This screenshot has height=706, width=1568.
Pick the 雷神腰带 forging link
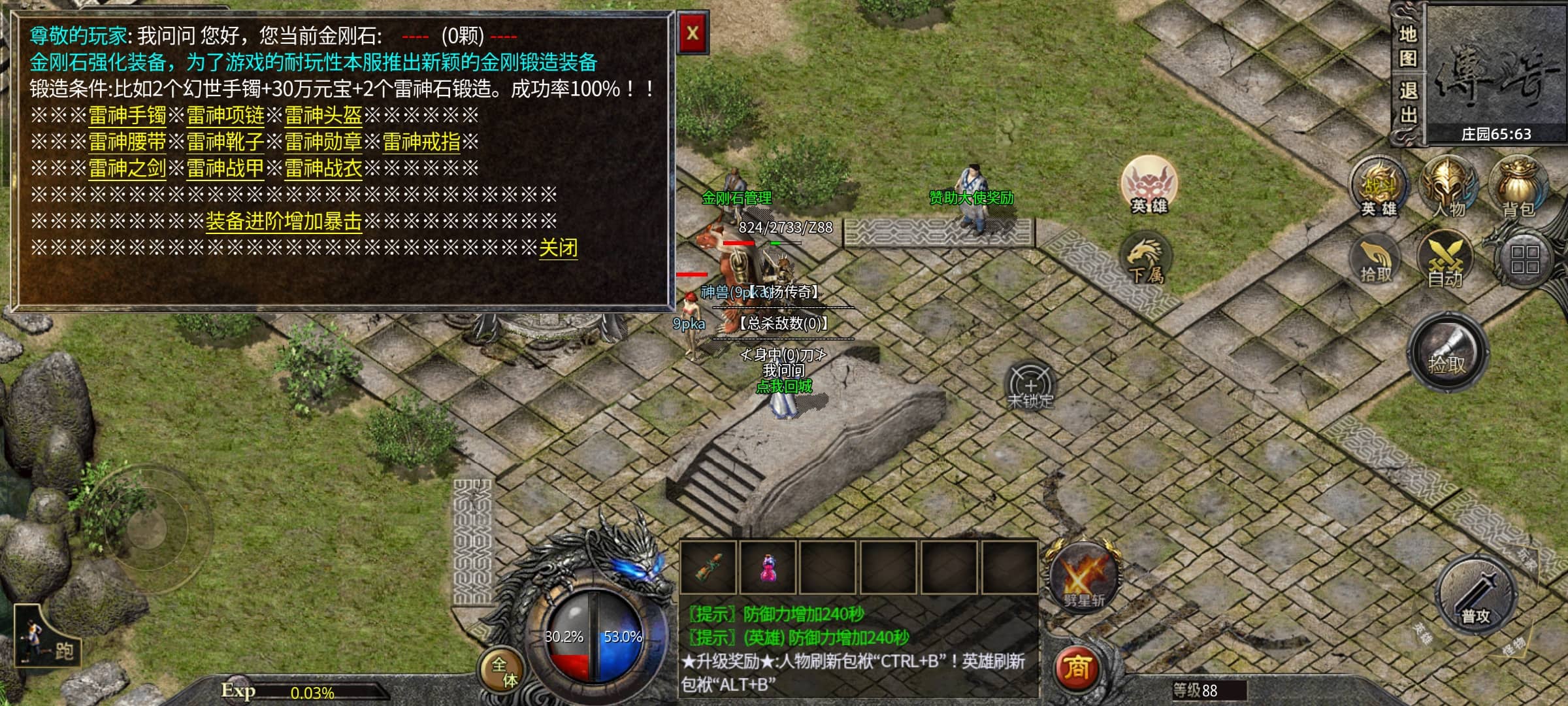coord(127,142)
